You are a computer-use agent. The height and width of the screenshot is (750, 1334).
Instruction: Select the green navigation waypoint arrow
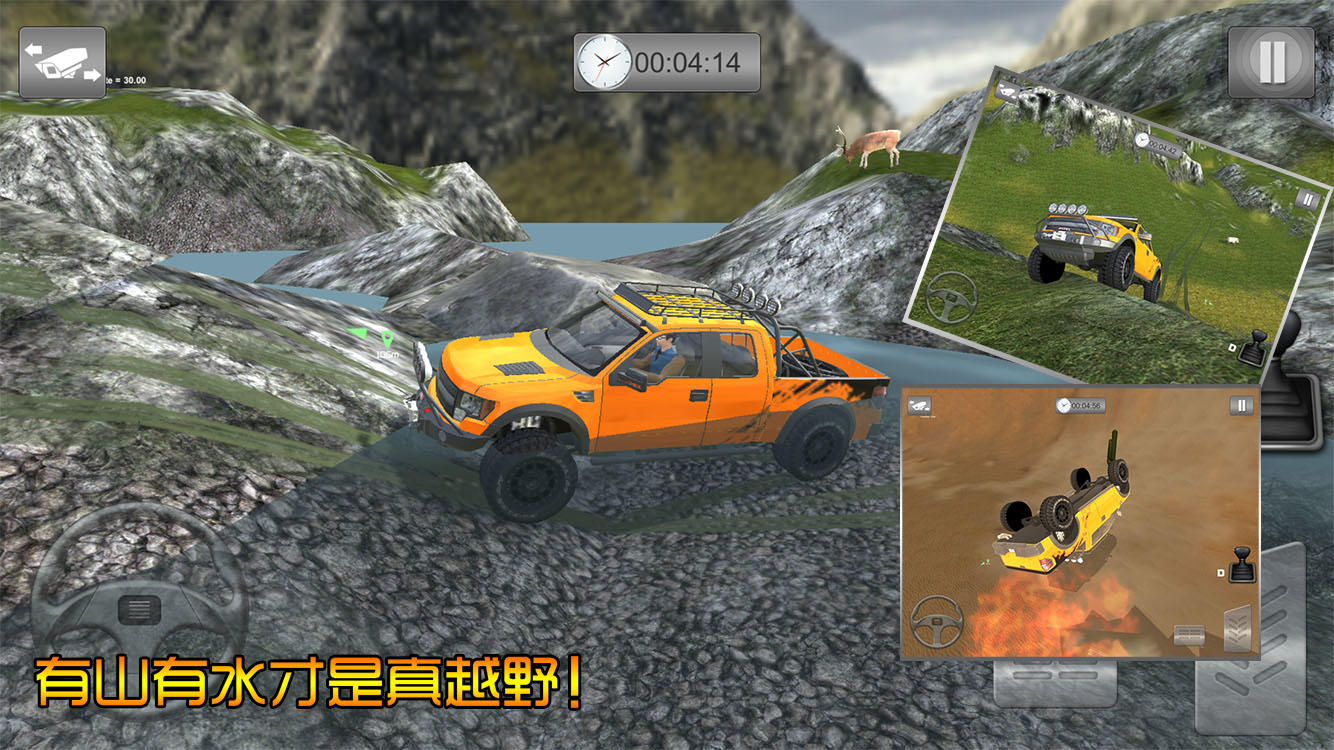pos(357,333)
